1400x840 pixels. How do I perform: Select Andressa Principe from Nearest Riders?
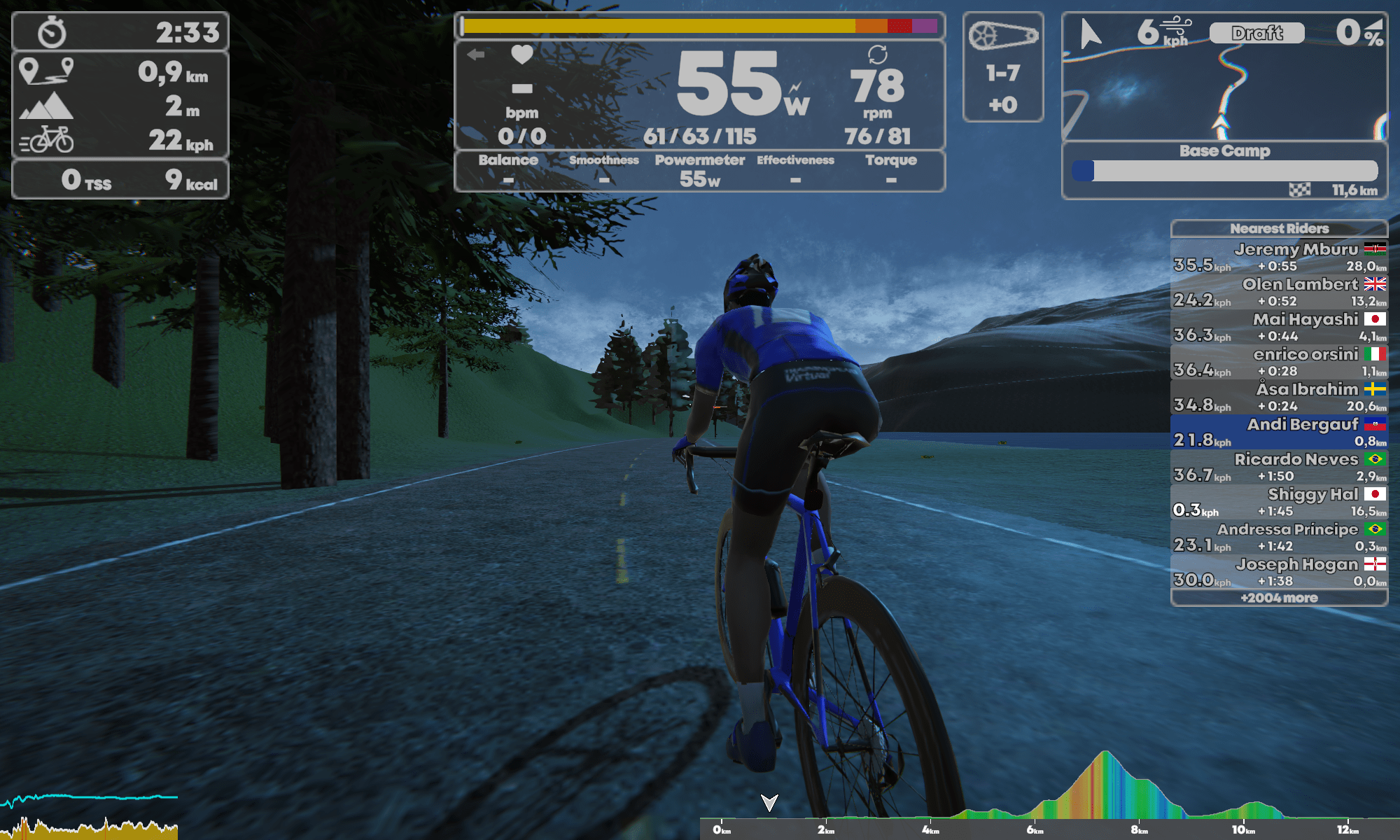point(1279,537)
